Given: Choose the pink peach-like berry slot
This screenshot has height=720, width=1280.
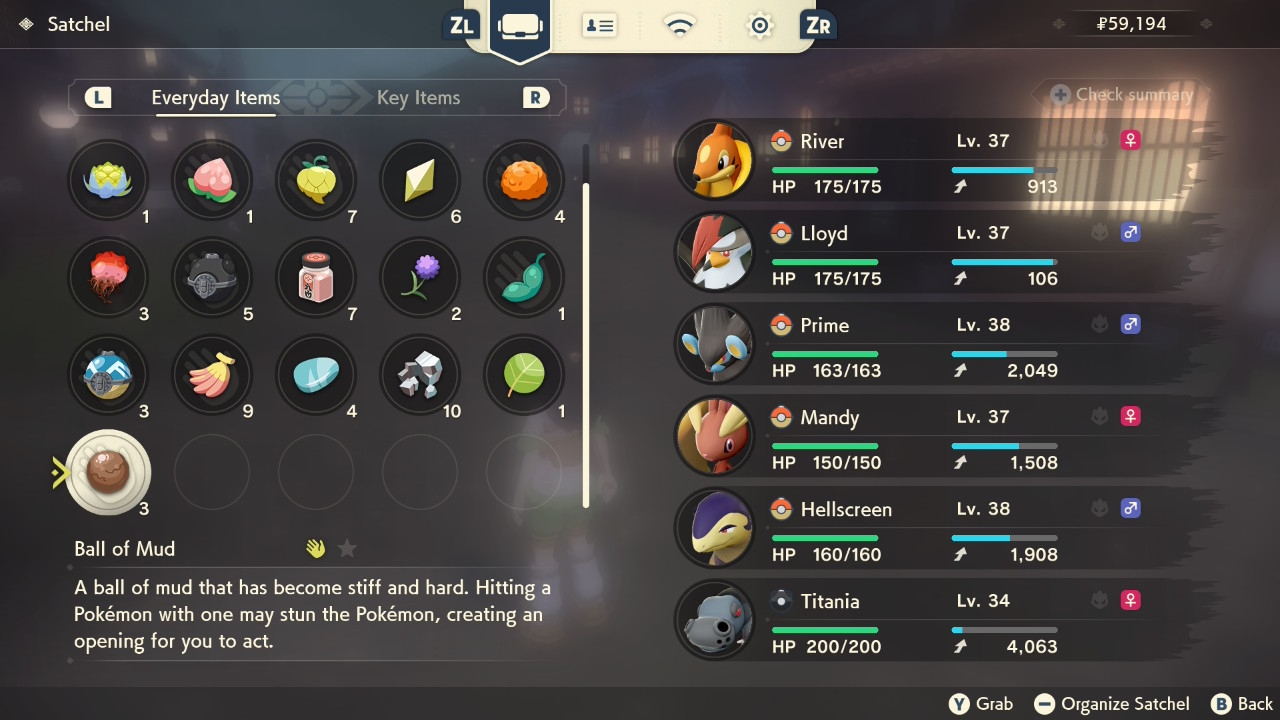Looking at the screenshot, I should 212,180.
